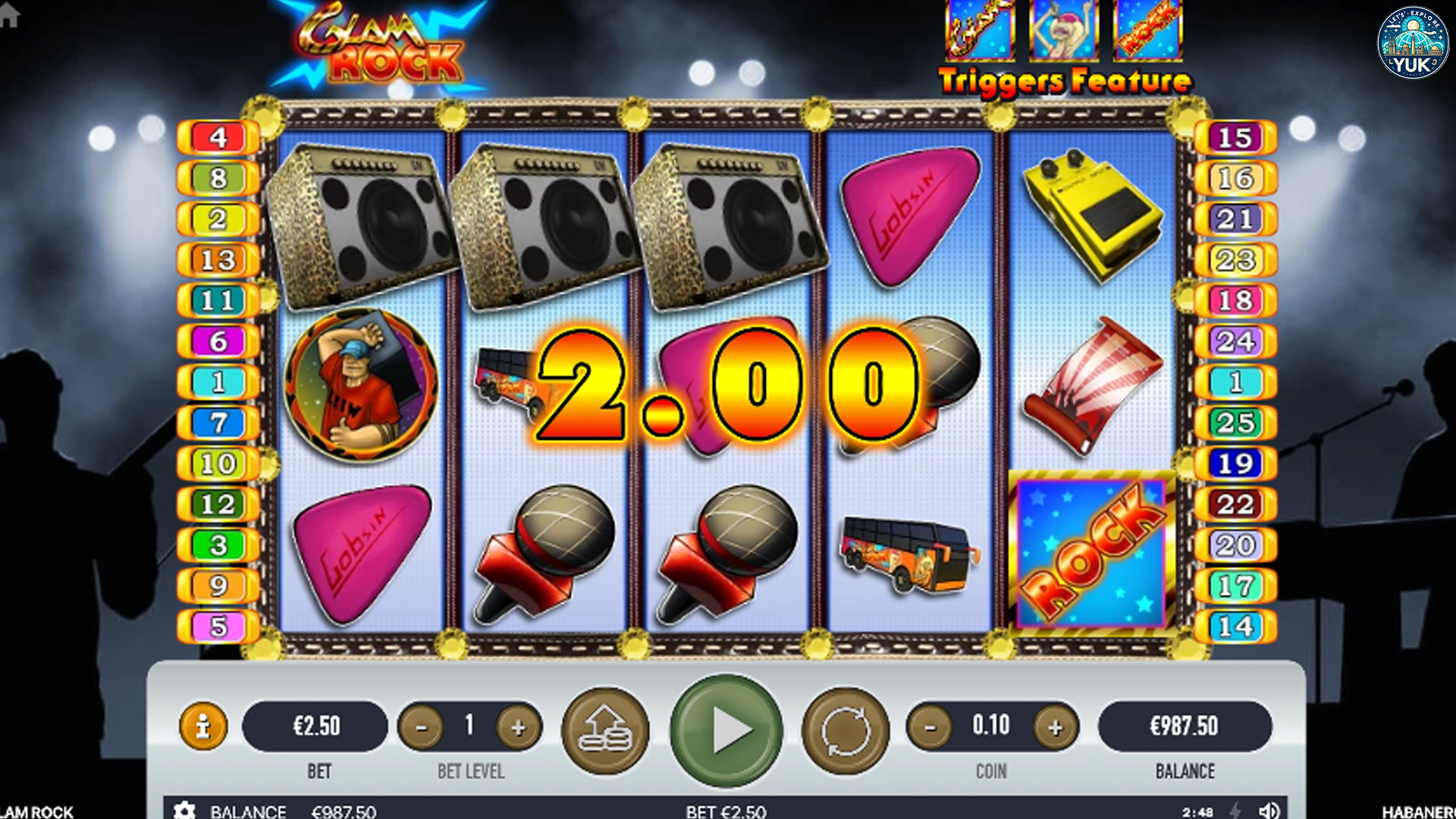Screen dimensions: 1456x819
Task: Increase bet level with the plus control
Action: click(x=519, y=726)
